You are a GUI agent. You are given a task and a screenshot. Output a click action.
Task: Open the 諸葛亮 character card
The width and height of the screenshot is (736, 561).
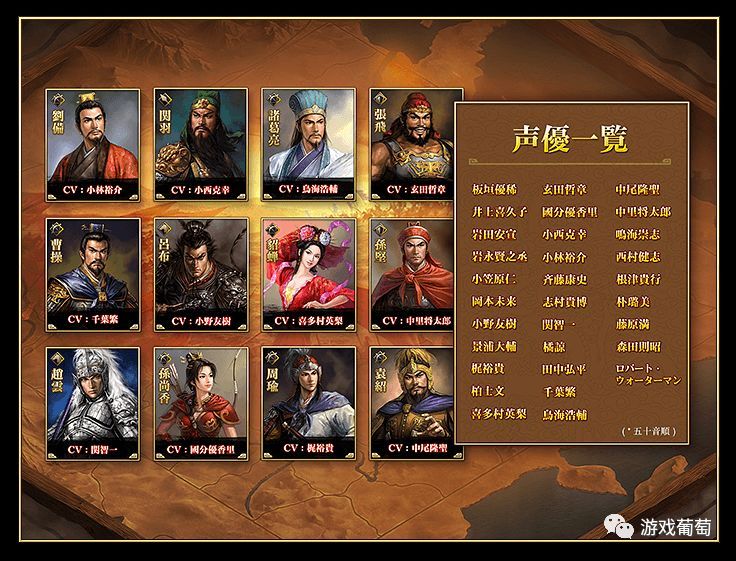pyautogui.click(x=309, y=143)
